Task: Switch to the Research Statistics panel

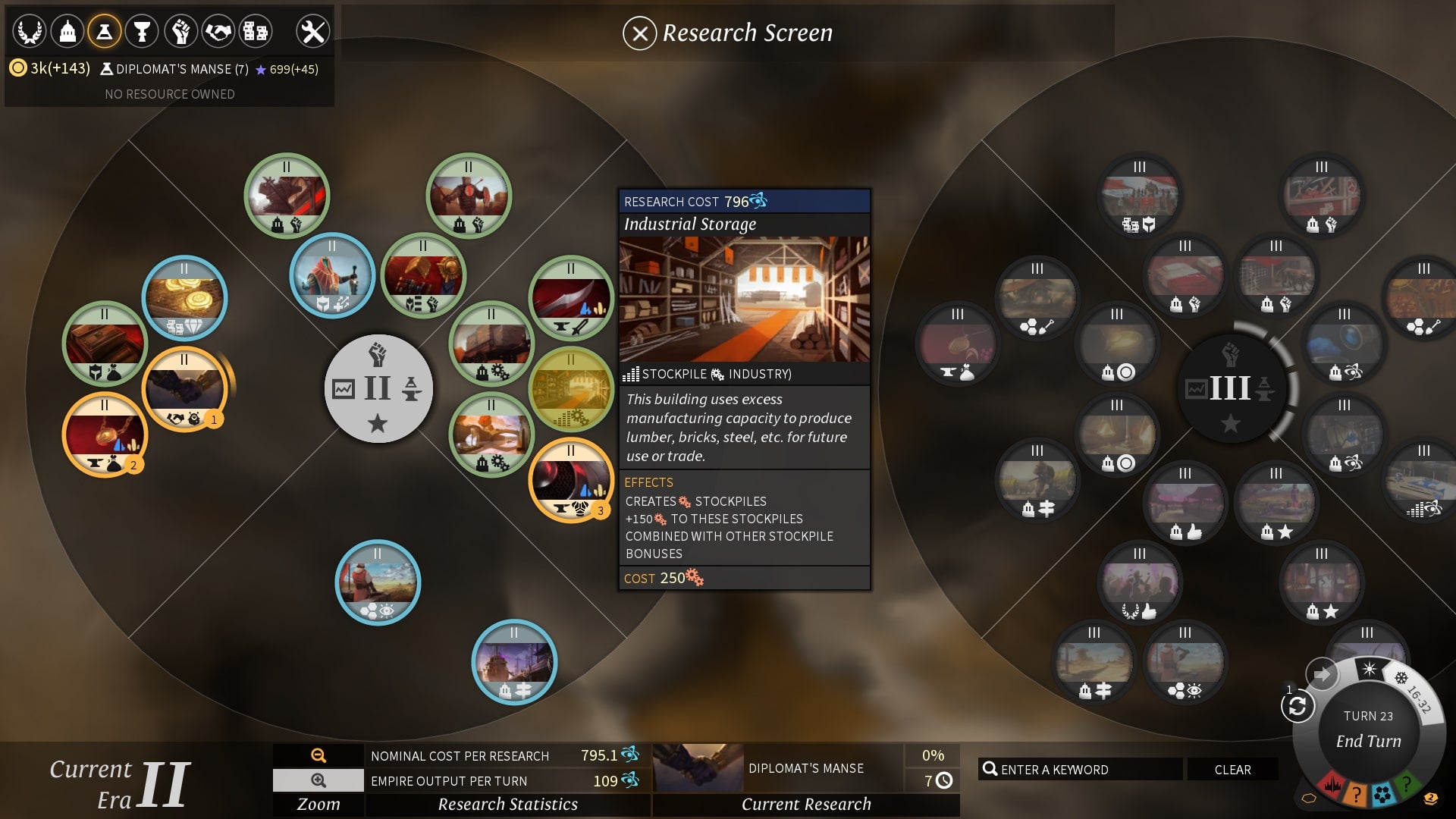Action: coord(509,804)
